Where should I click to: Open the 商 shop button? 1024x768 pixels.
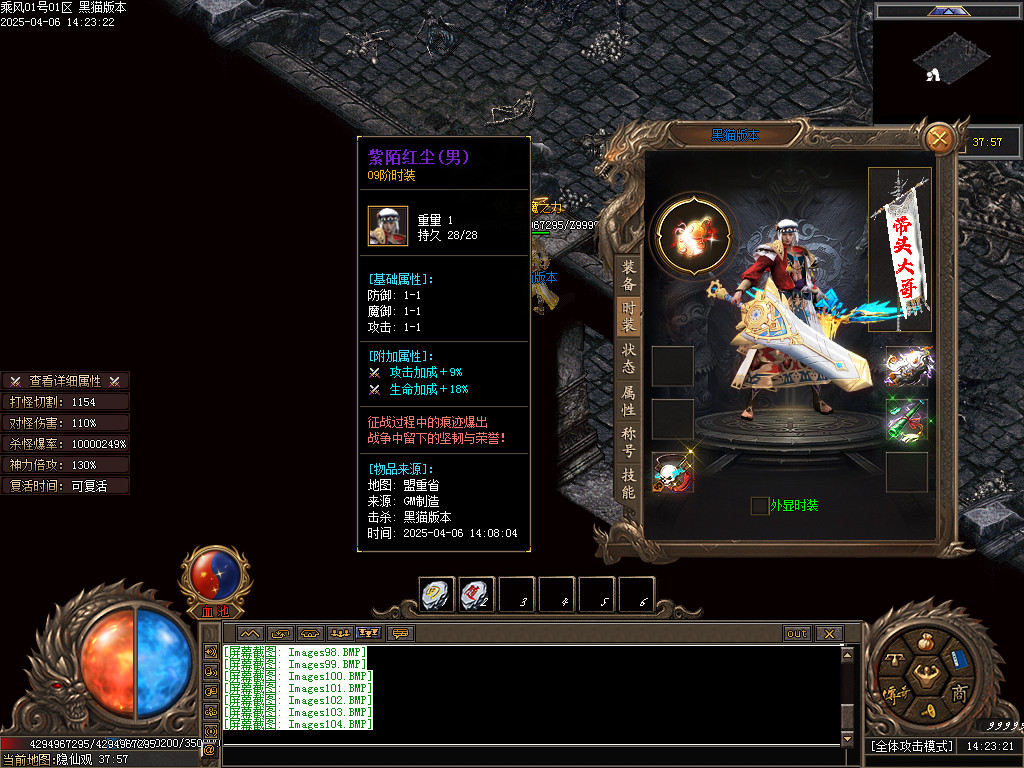958,693
